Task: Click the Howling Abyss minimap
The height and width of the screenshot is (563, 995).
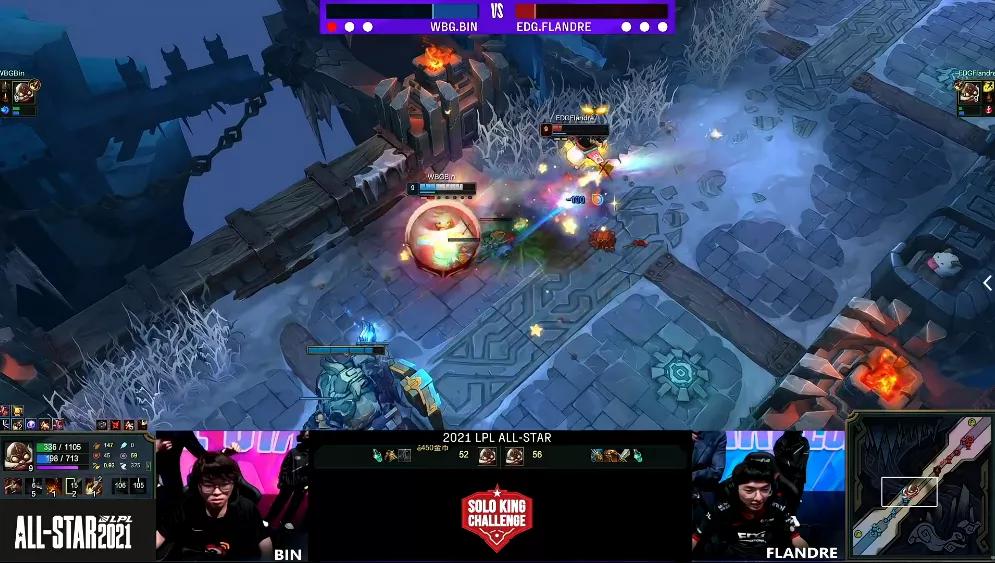Action: 920,487
